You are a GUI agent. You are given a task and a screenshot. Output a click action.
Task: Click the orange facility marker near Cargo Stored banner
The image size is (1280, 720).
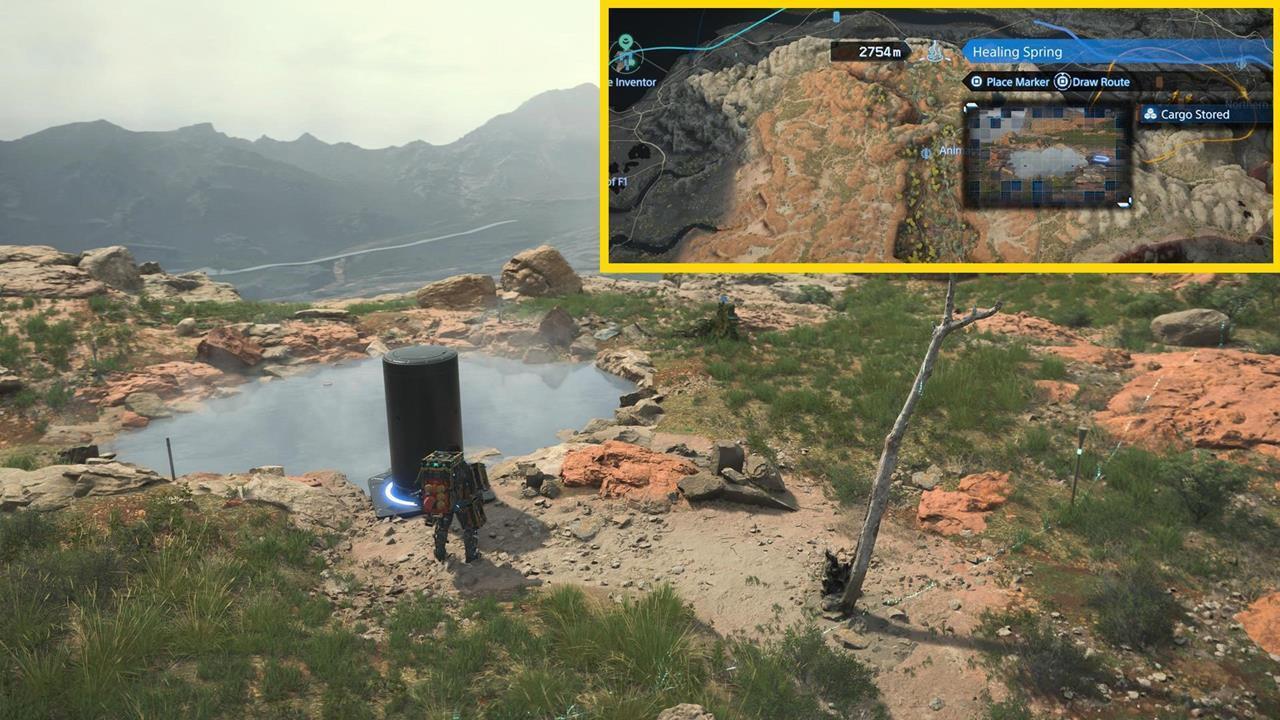(x=1159, y=80)
